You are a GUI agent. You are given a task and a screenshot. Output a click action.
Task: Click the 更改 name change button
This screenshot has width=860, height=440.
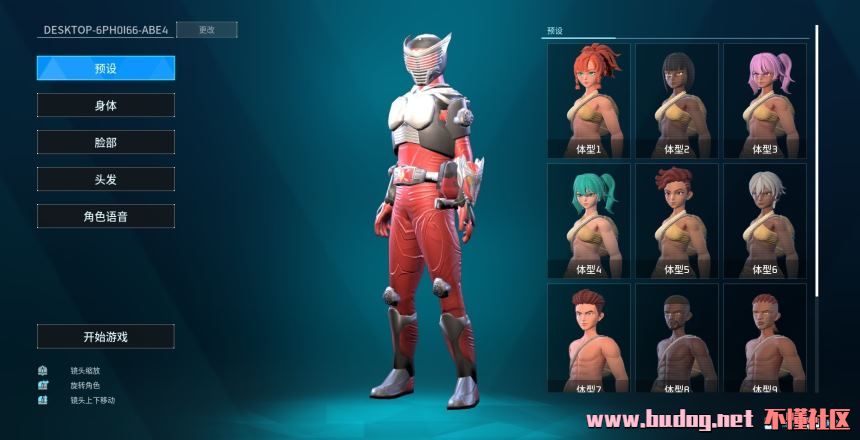206,30
